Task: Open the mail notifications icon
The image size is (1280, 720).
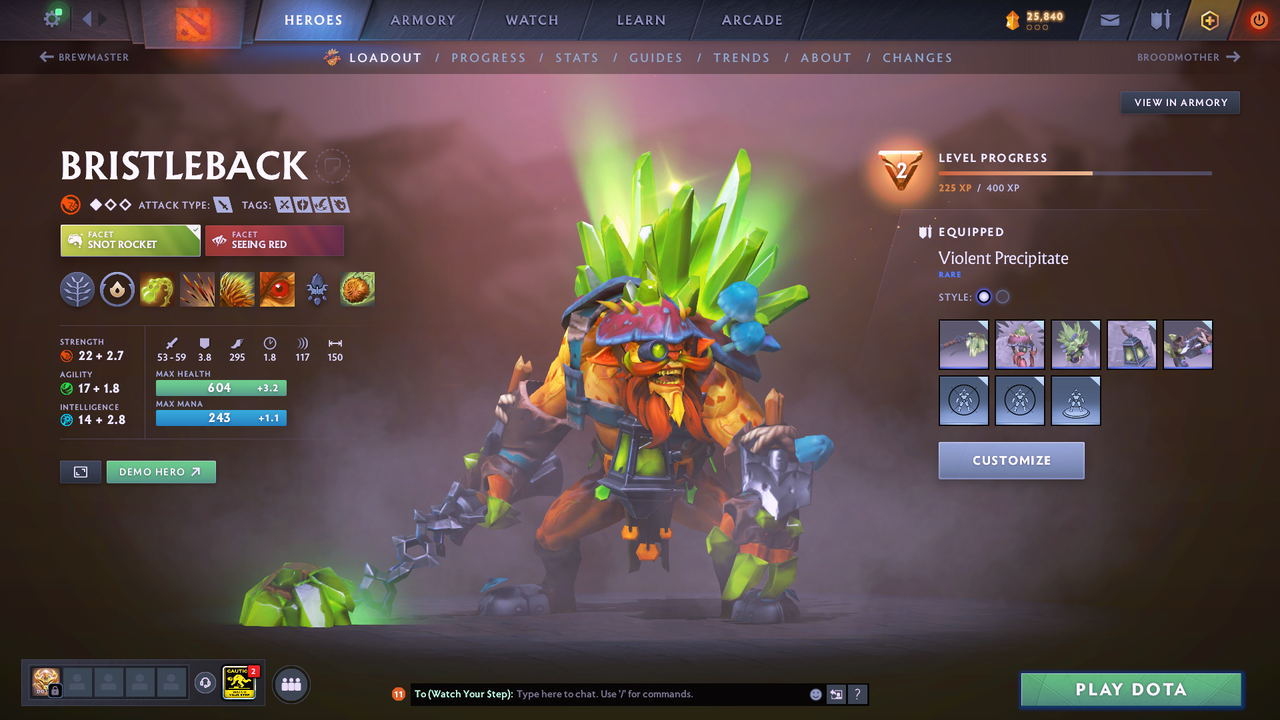Action: pyautogui.click(x=1110, y=20)
